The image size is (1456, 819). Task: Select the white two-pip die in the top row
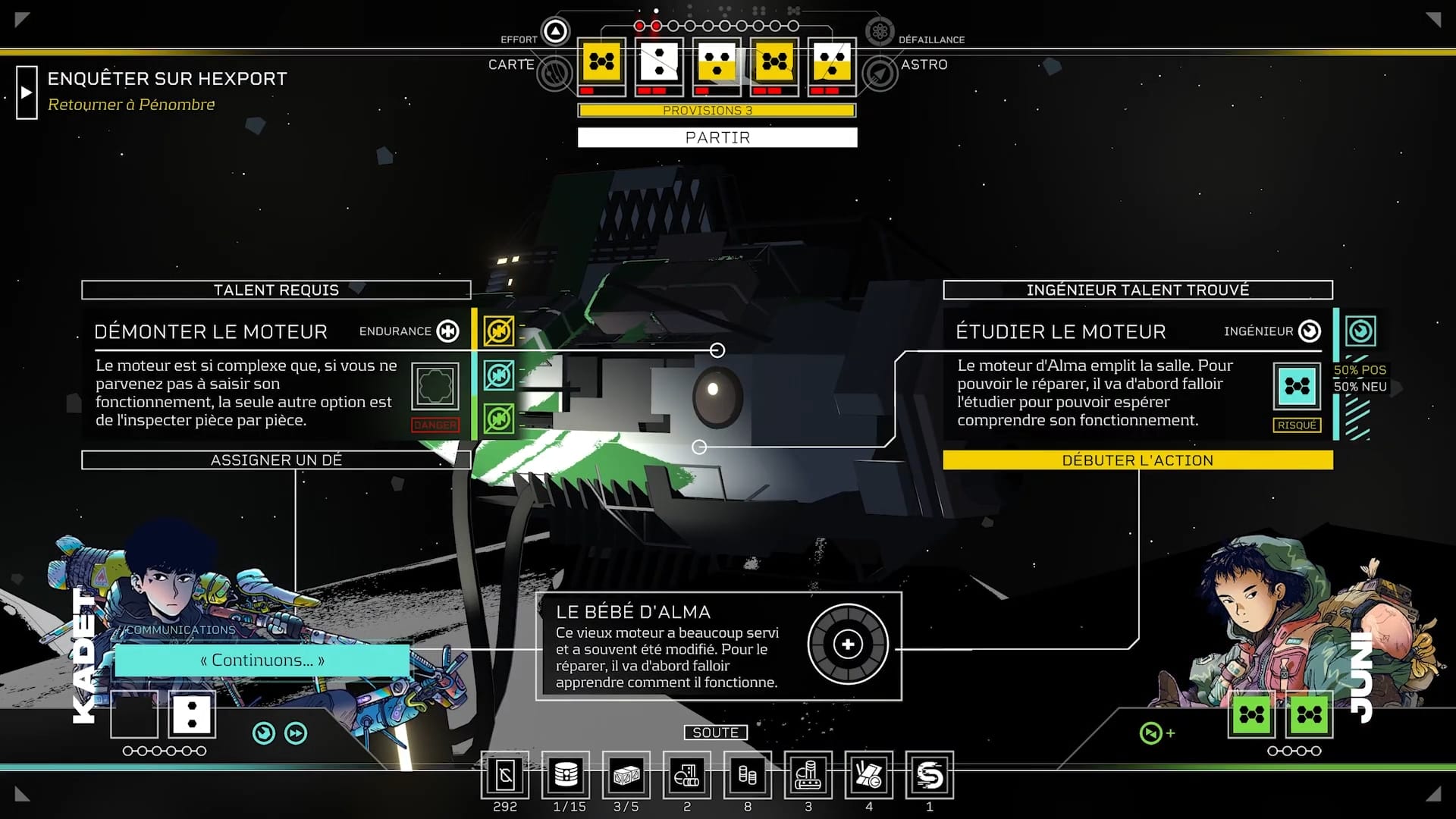tap(659, 61)
